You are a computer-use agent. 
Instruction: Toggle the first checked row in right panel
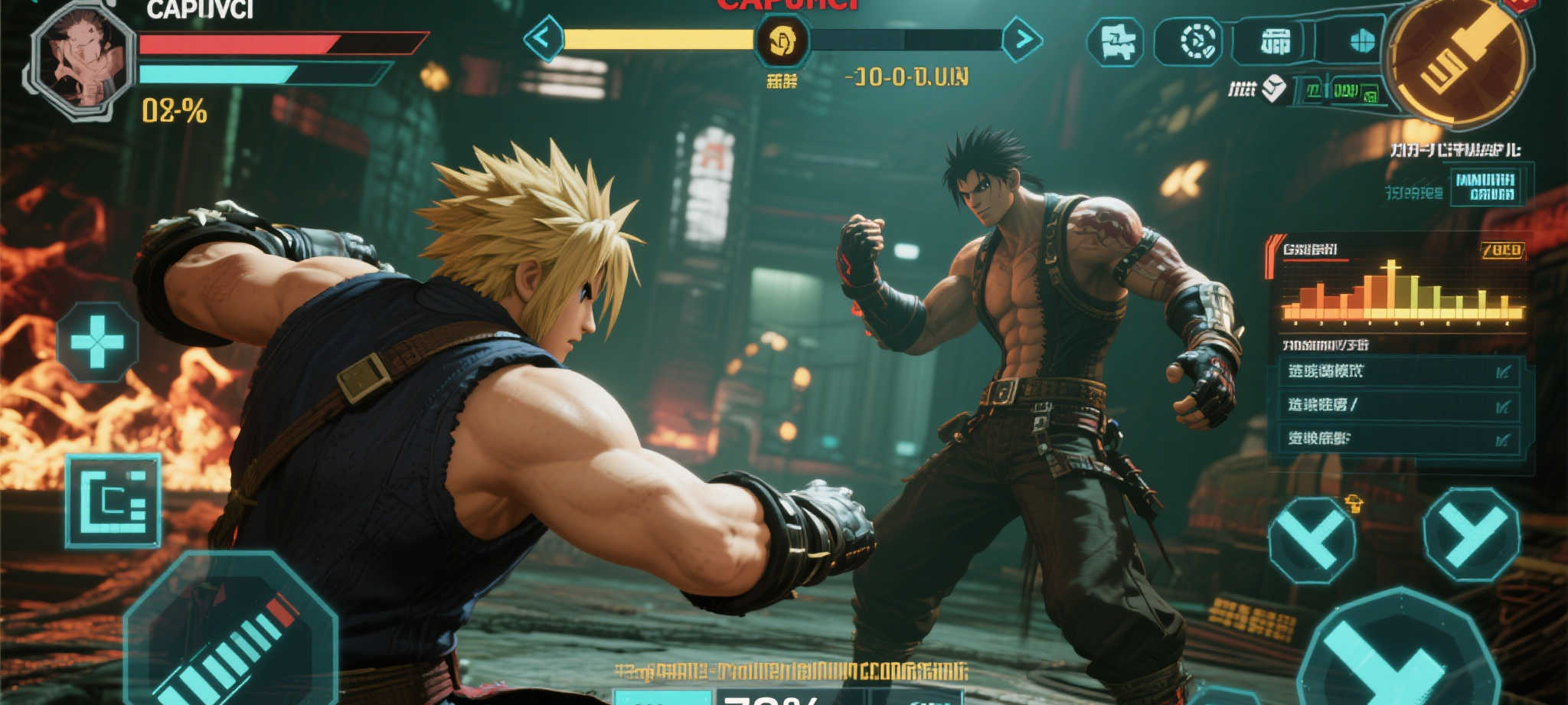coord(1400,371)
